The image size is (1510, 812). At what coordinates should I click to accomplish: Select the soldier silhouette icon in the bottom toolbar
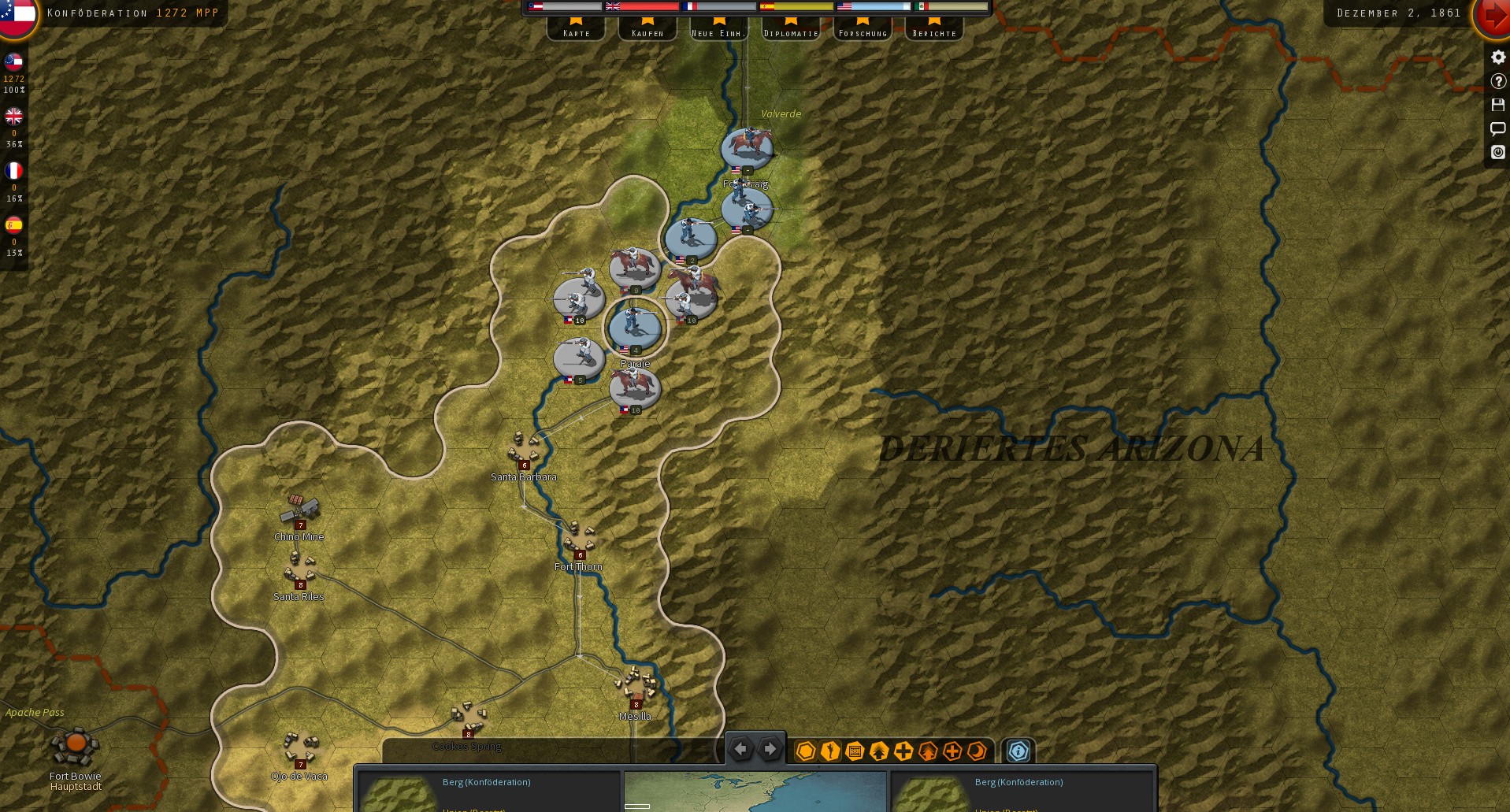(x=829, y=752)
